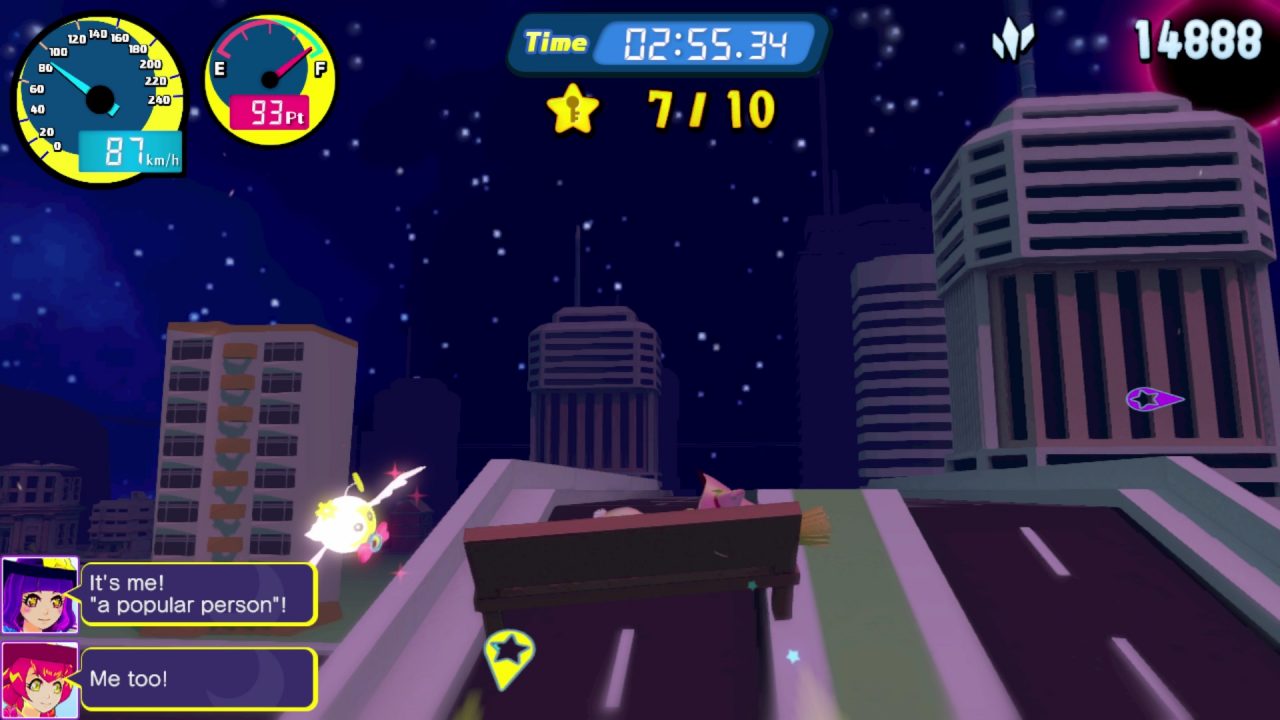The width and height of the screenshot is (1280, 720).
Task: Click the purple-haired witch portrait
Action: tap(39, 595)
